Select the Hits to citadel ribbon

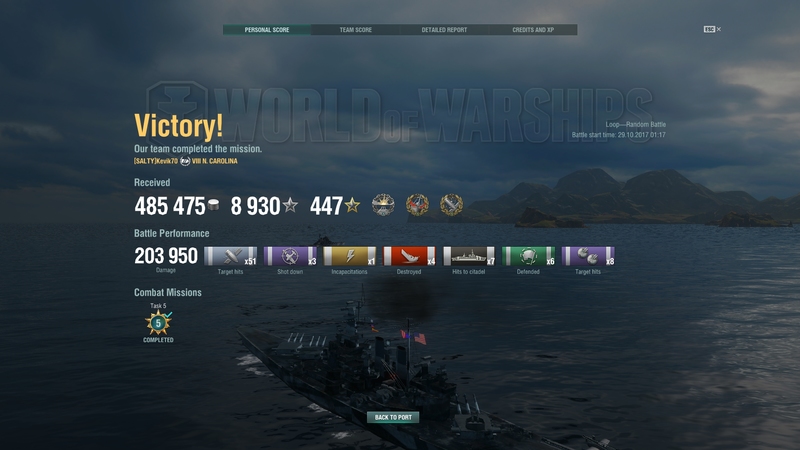click(x=469, y=256)
